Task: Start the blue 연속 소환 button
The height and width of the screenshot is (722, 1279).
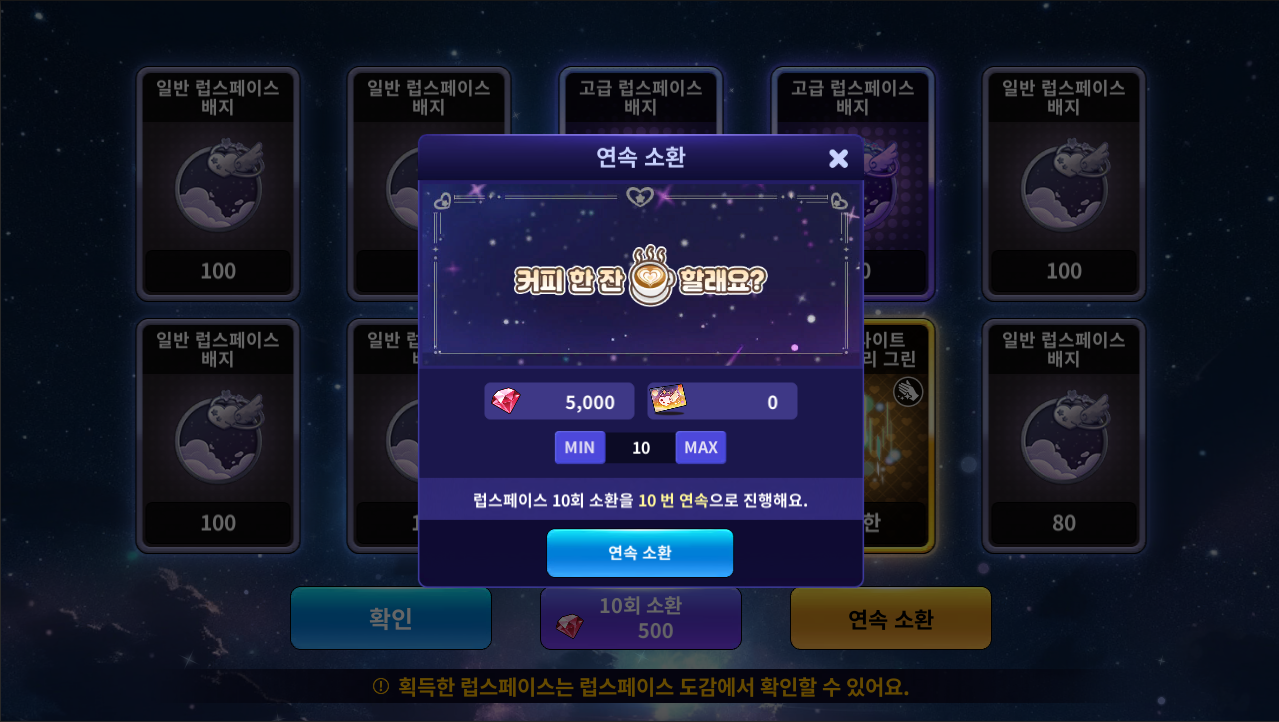Action: tap(640, 553)
